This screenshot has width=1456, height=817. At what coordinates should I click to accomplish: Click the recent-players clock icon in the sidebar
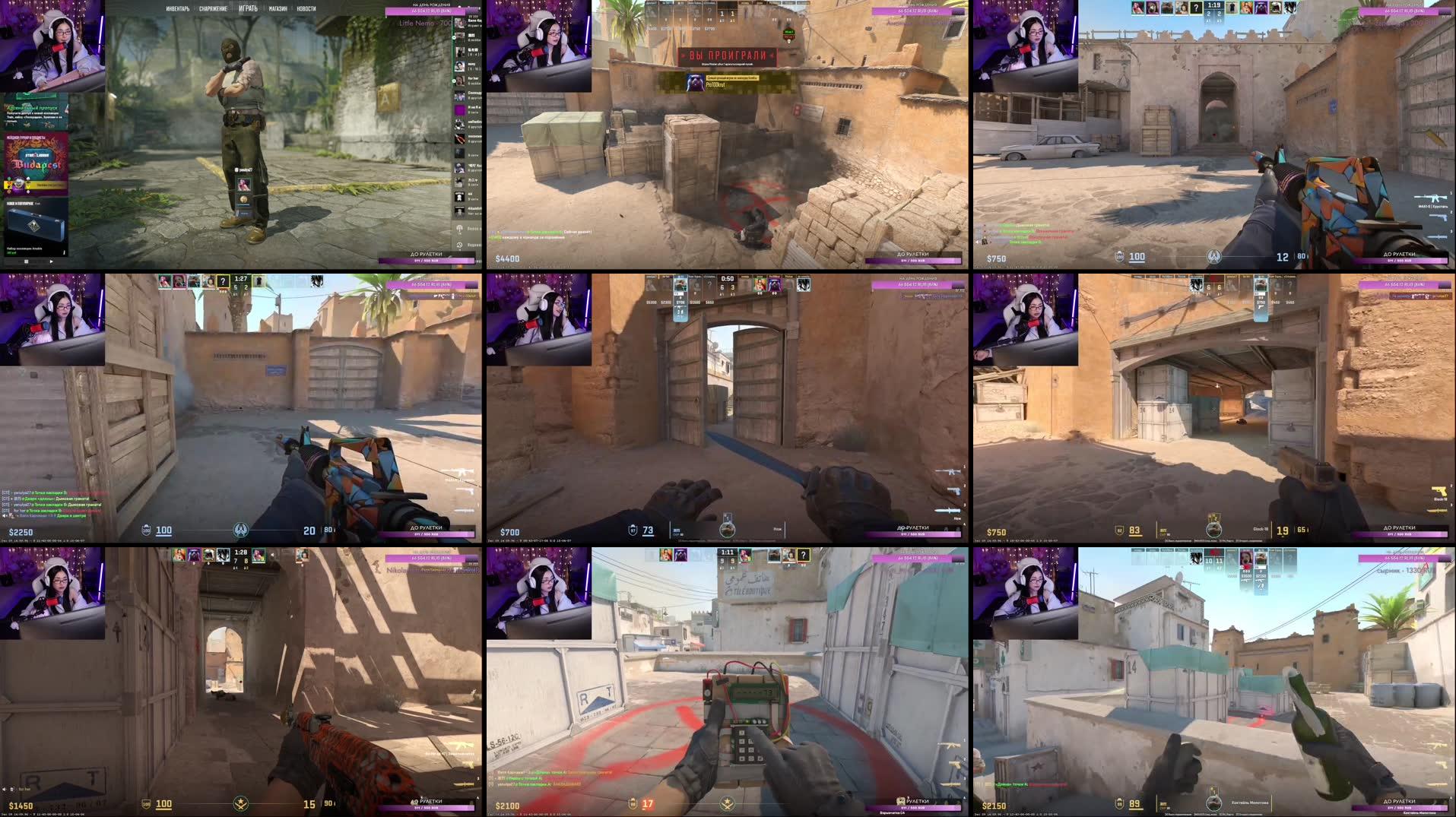[x=460, y=245]
